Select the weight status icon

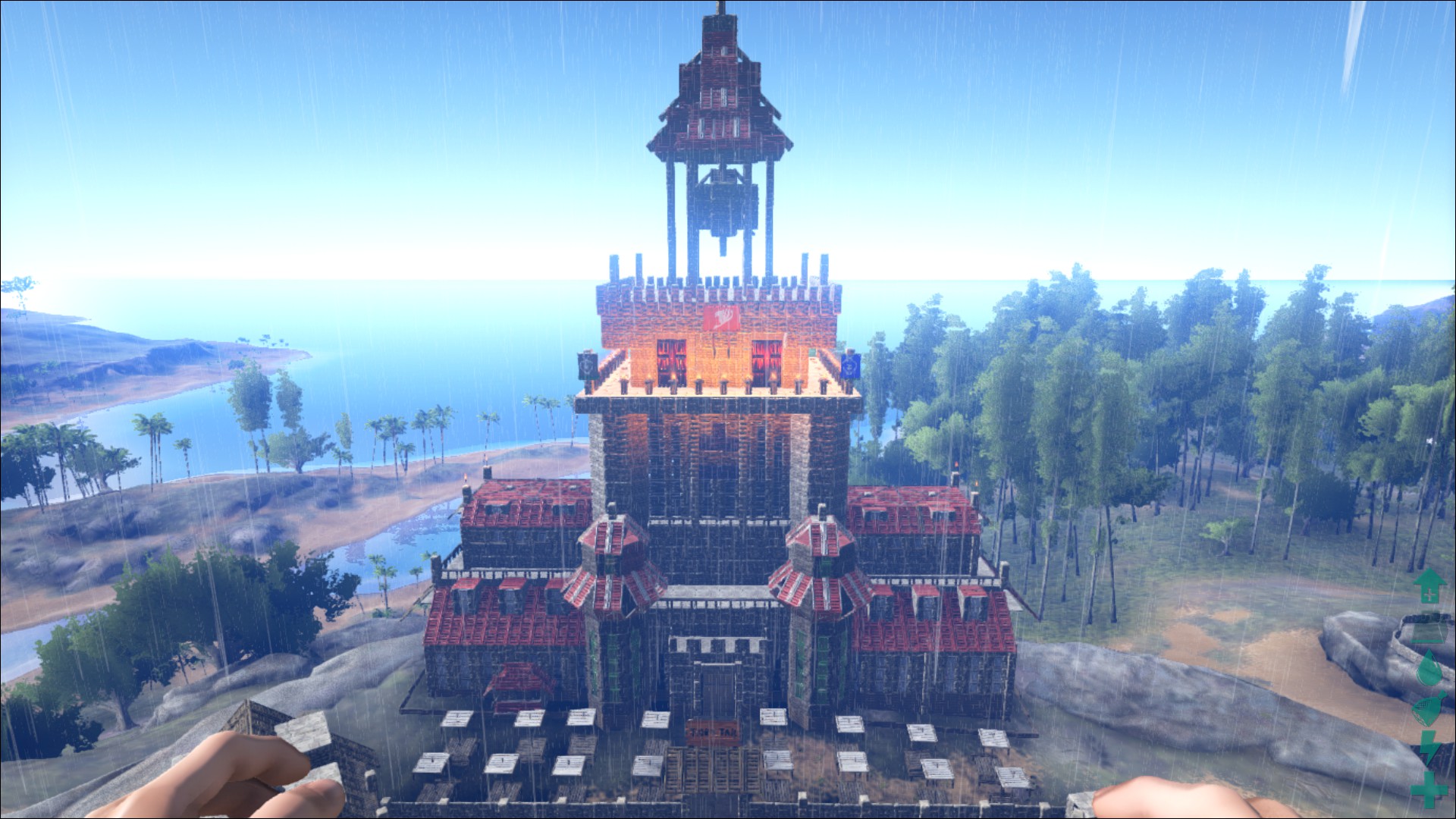1429,626
